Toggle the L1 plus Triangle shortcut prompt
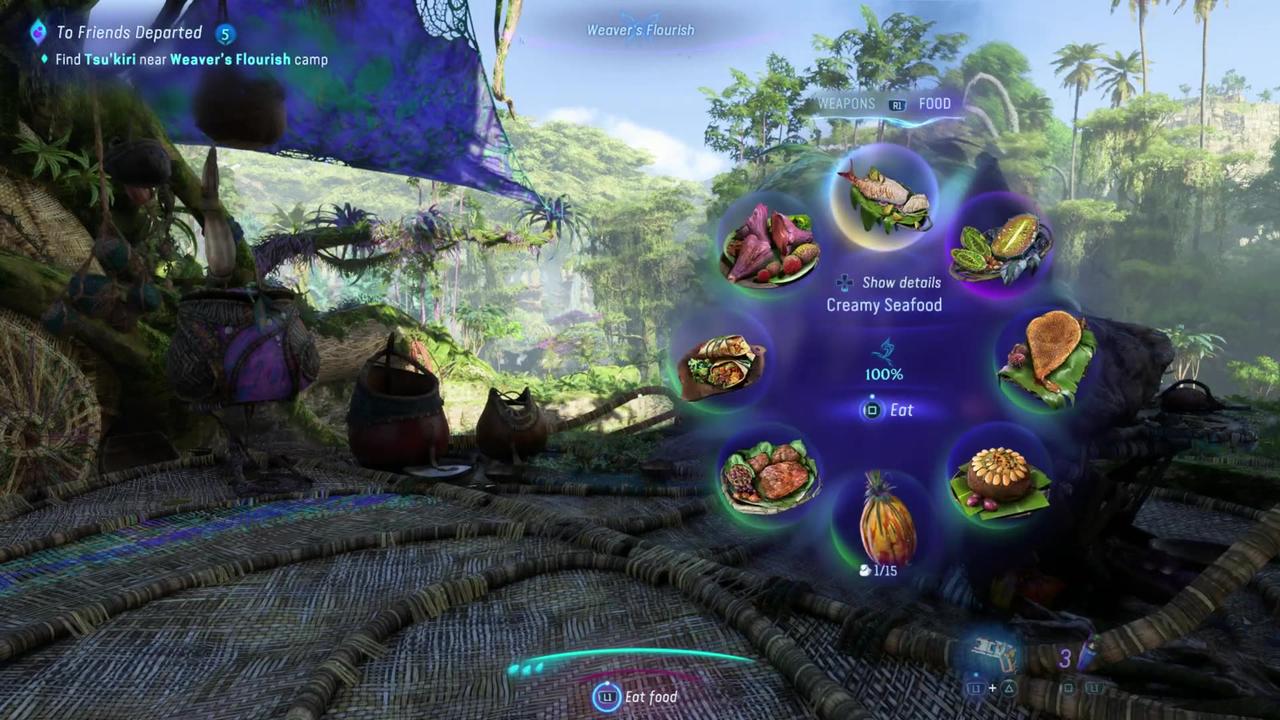This screenshot has height=720, width=1280. pos(992,688)
